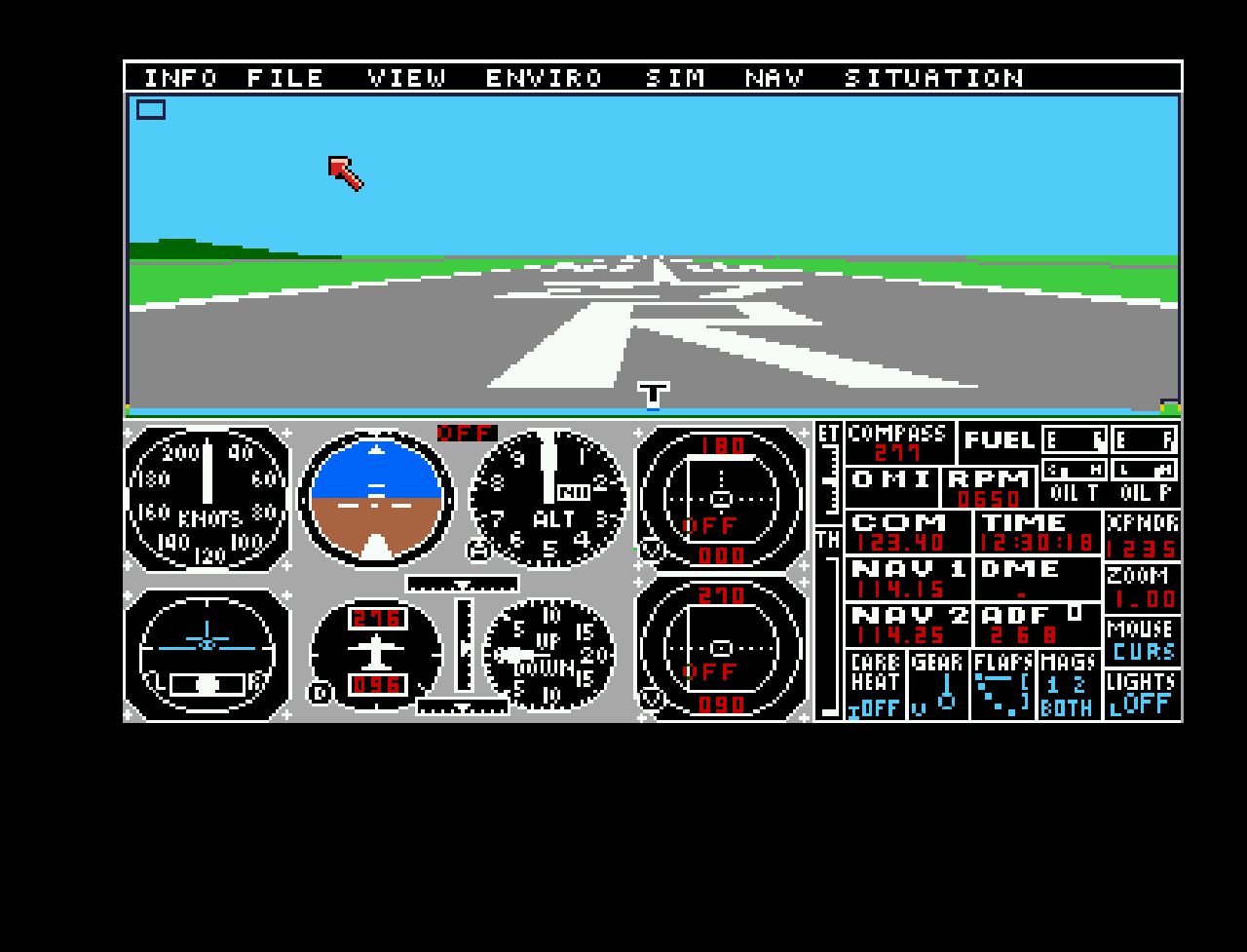Open the SITUATION menu
This screenshot has width=1247, height=952.
click(933, 78)
